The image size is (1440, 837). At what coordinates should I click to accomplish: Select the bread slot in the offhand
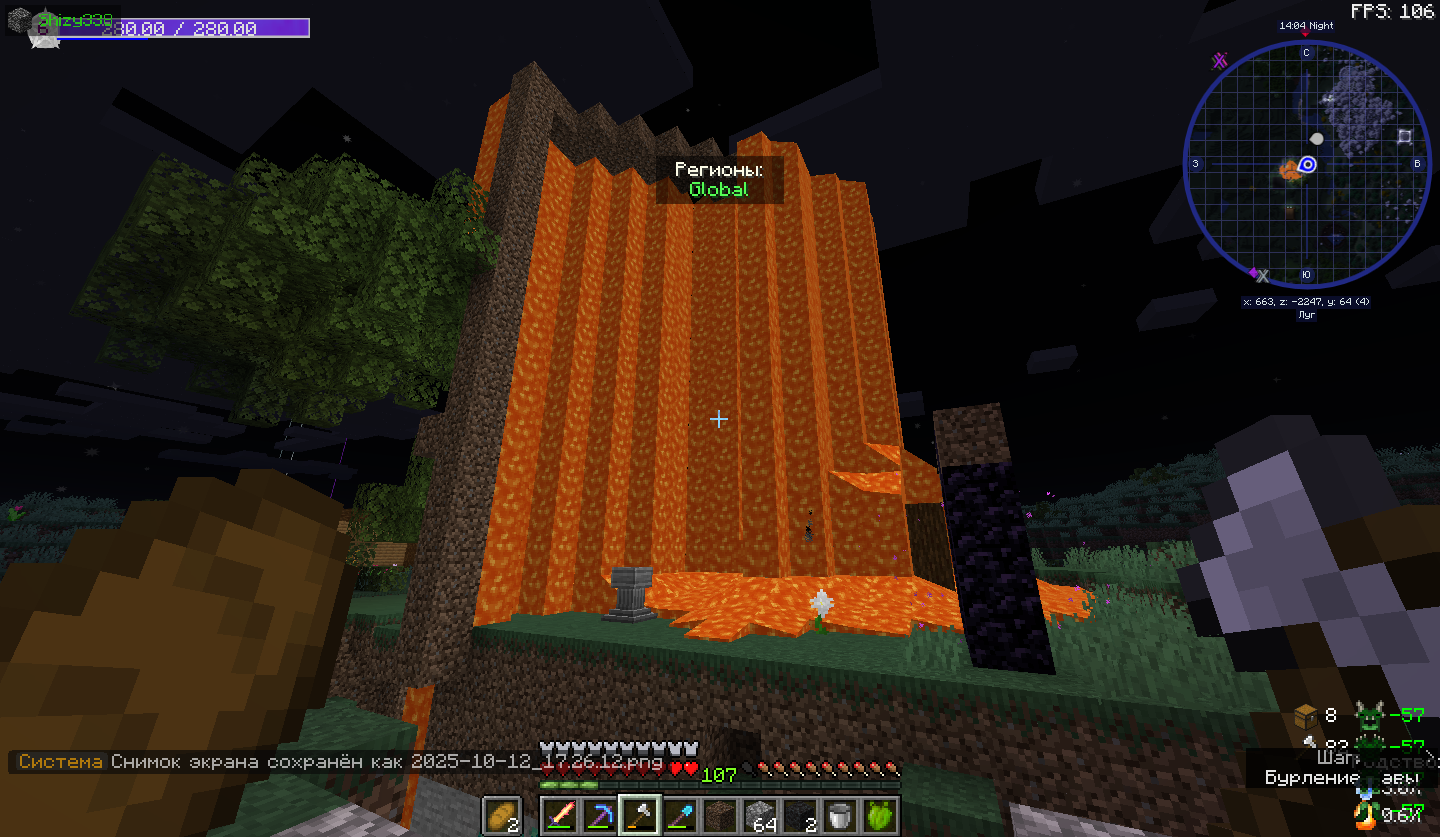pos(502,814)
